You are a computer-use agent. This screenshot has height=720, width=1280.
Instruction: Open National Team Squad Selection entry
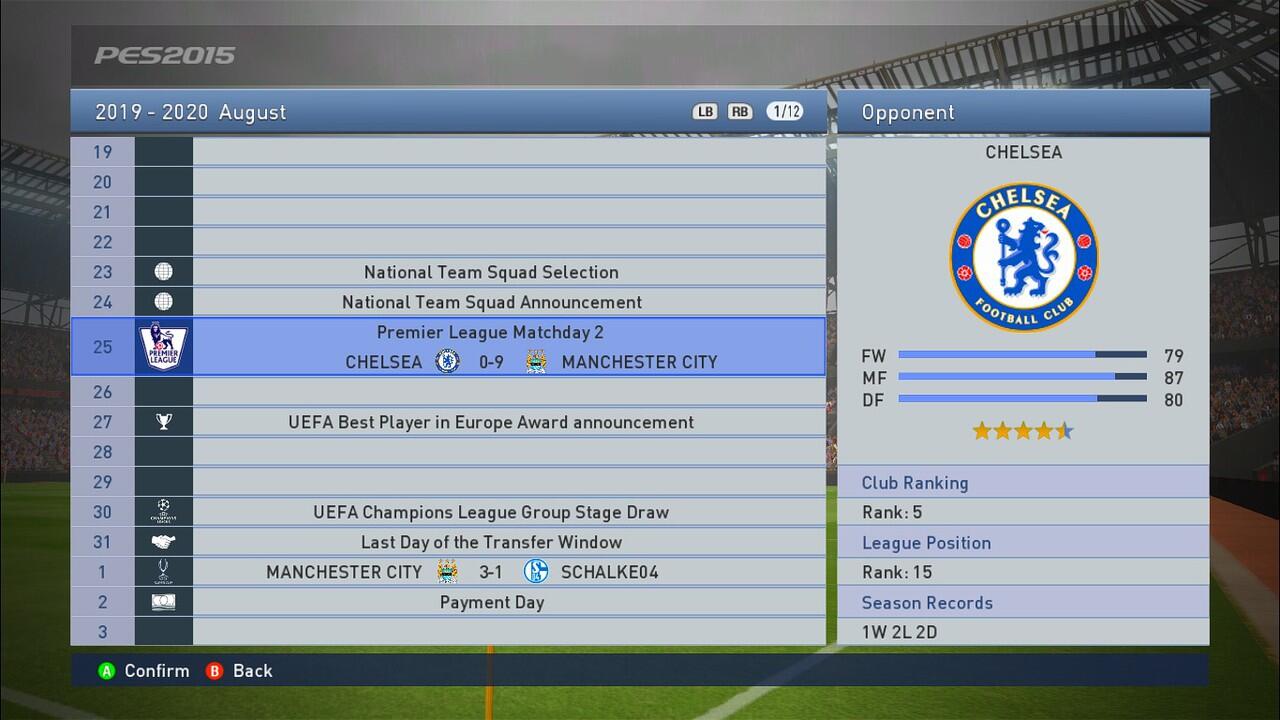click(x=490, y=272)
